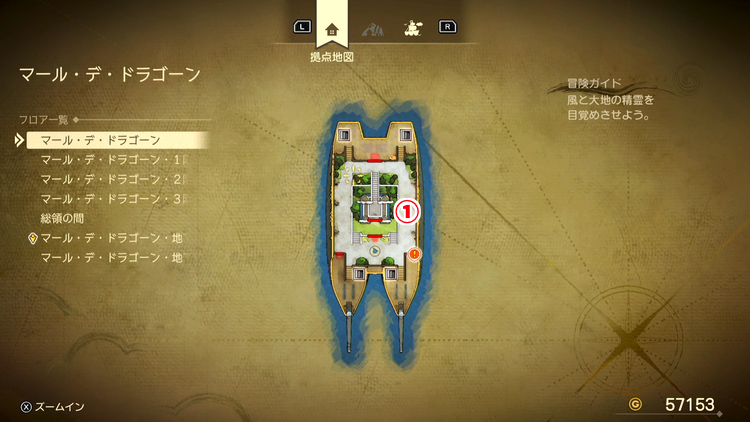Select the orange exclamation marker on the map
This screenshot has width=750, height=422.
(x=414, y=255)
